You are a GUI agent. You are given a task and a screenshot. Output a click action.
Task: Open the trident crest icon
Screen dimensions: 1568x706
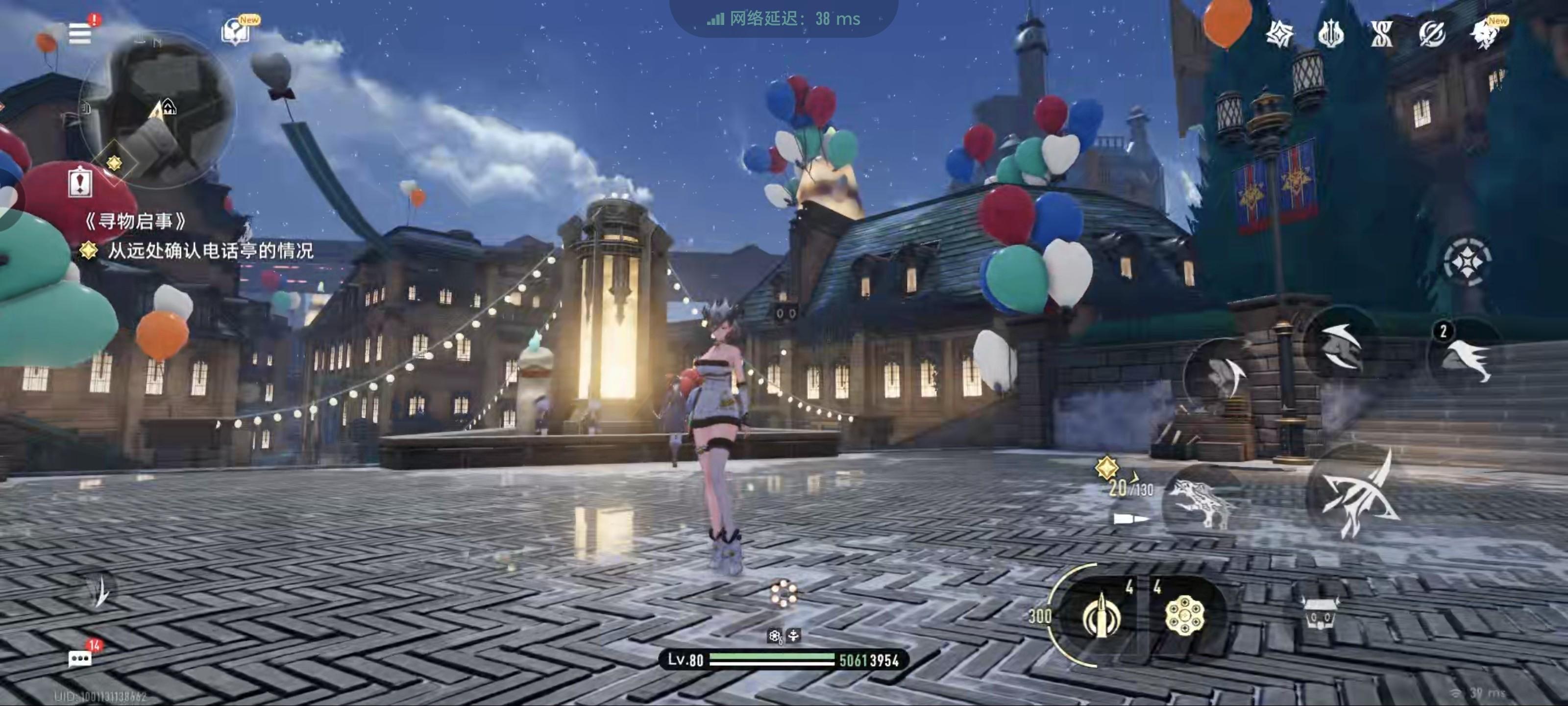(1331, 34)
